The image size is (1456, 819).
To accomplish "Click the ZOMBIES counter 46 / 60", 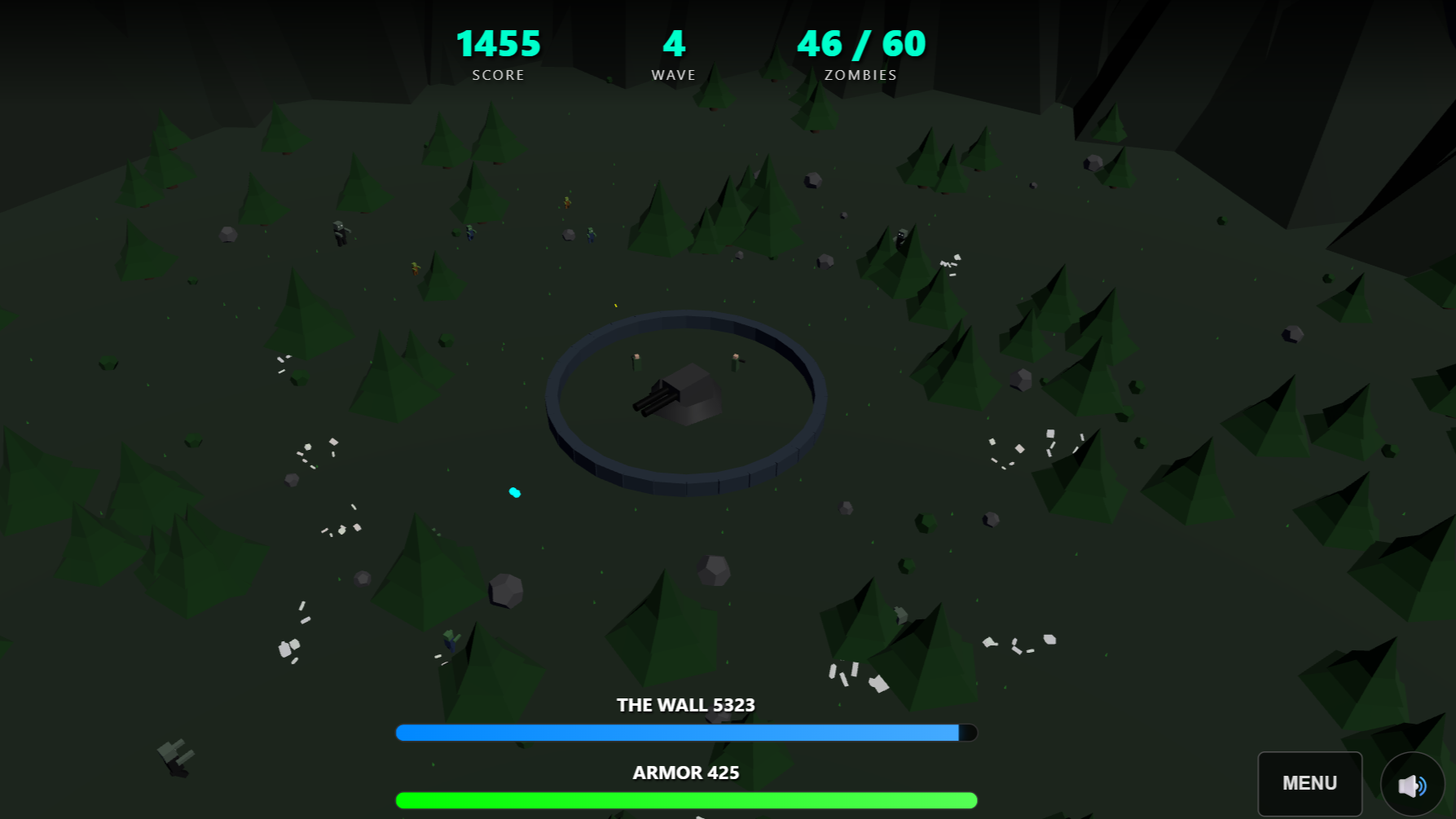I will [861, 43].
